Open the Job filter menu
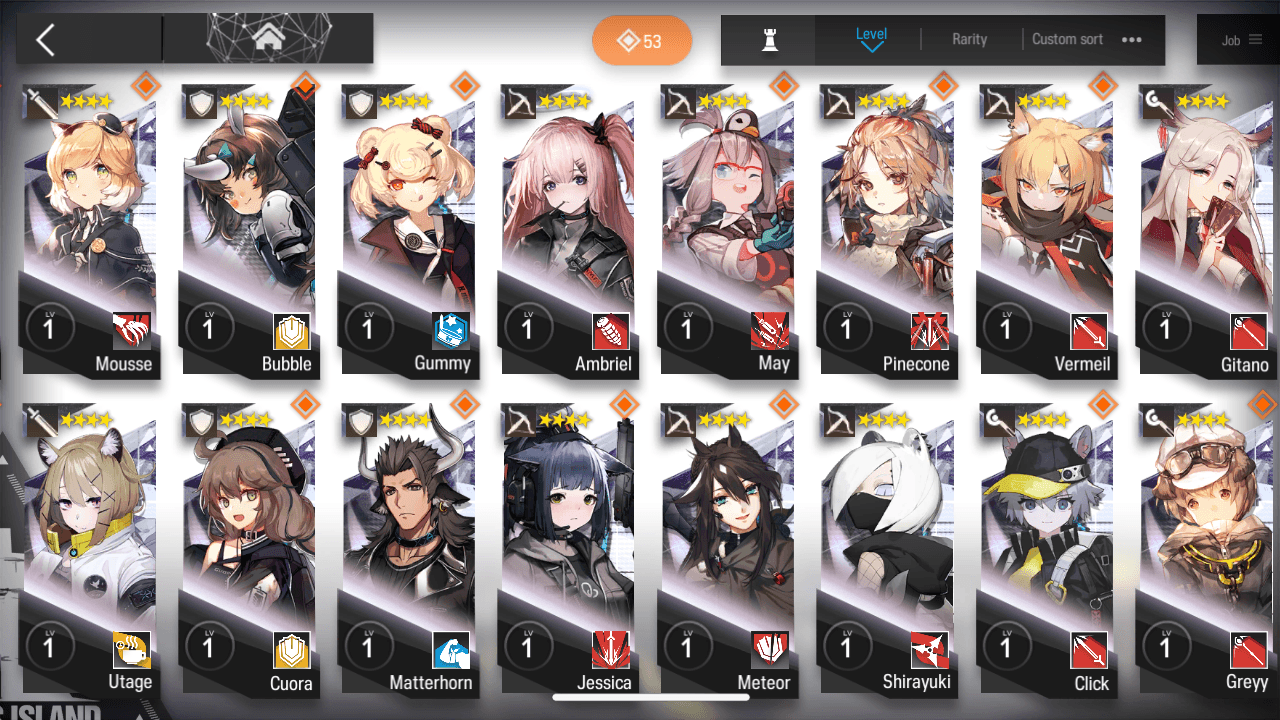The image size is (1280, 720). tap(1241, 40)
